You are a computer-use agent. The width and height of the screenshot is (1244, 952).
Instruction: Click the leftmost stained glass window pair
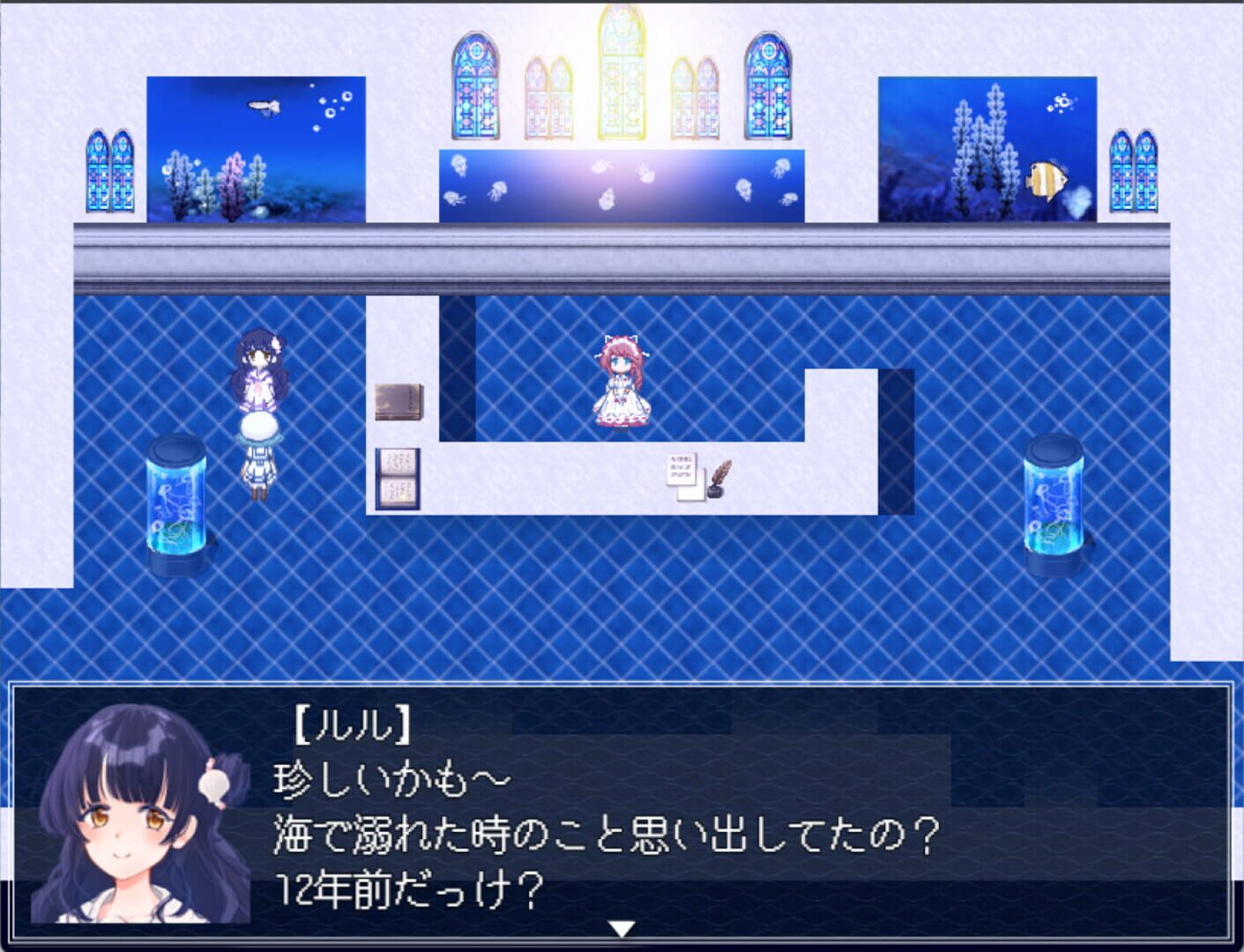[x=110, y=172]
